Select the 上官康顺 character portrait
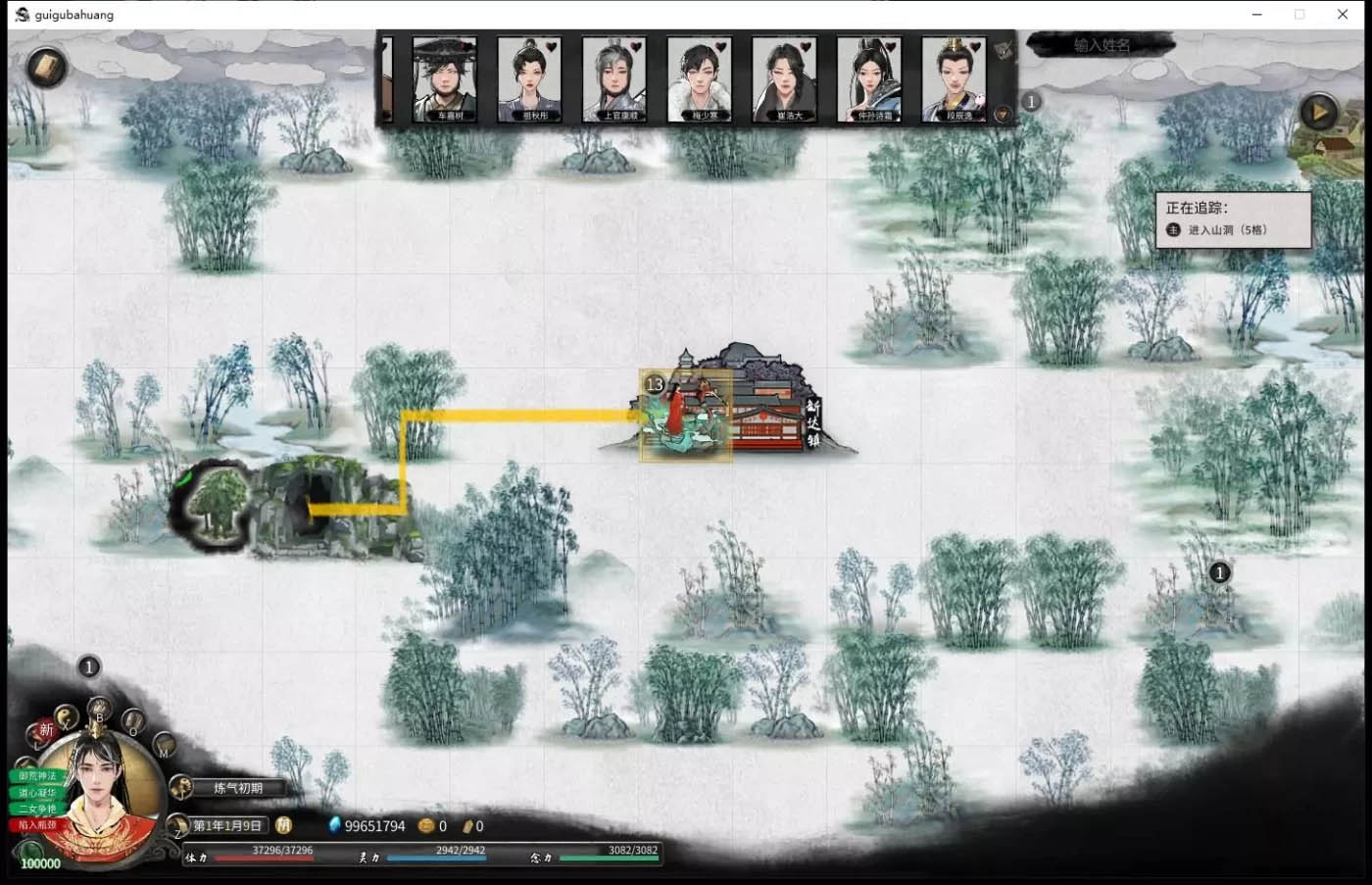Viewport: 1372px width, 885px height. (614, 78)
